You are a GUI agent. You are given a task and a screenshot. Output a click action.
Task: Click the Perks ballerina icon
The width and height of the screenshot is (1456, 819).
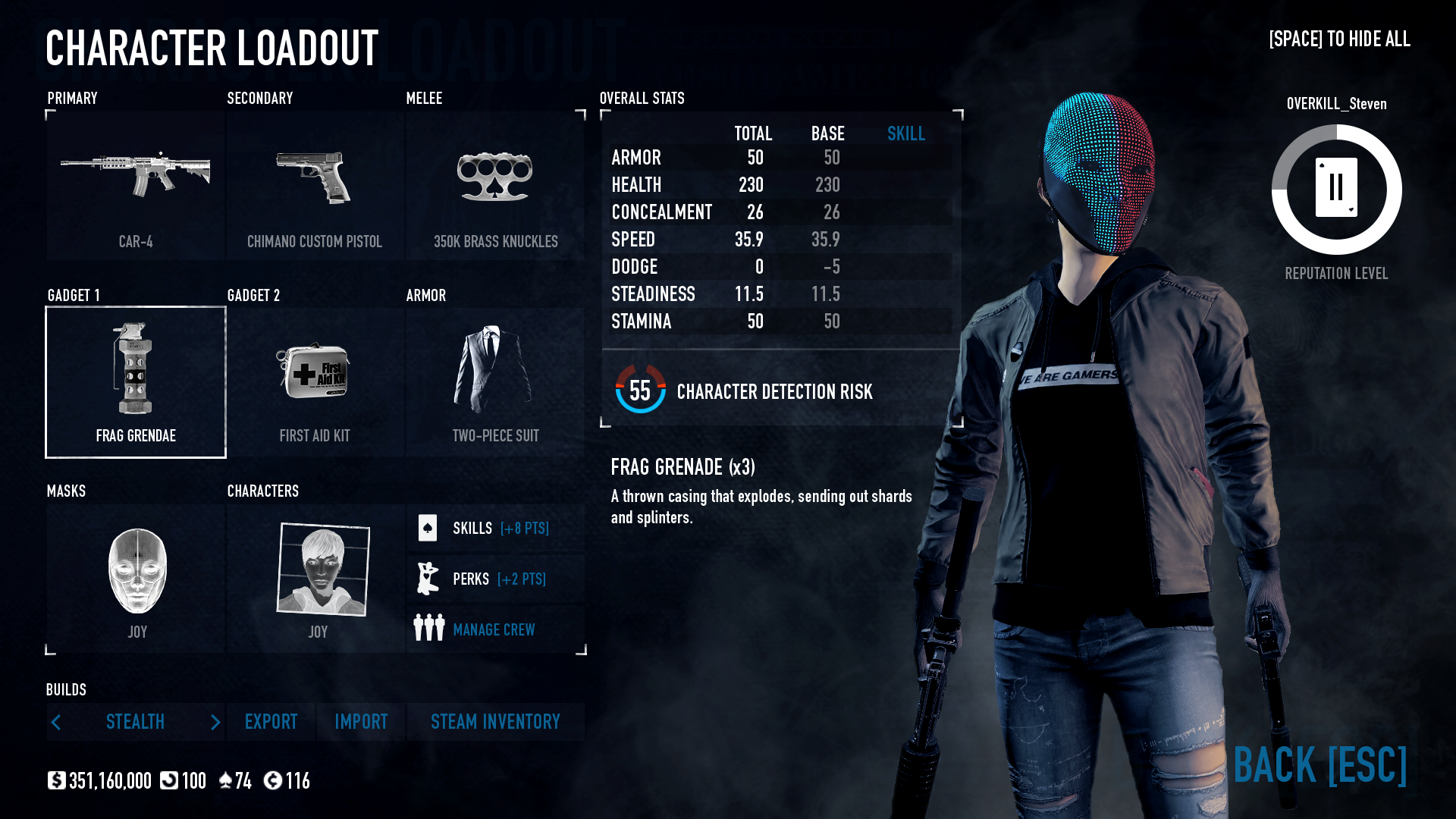pos(429,578)
